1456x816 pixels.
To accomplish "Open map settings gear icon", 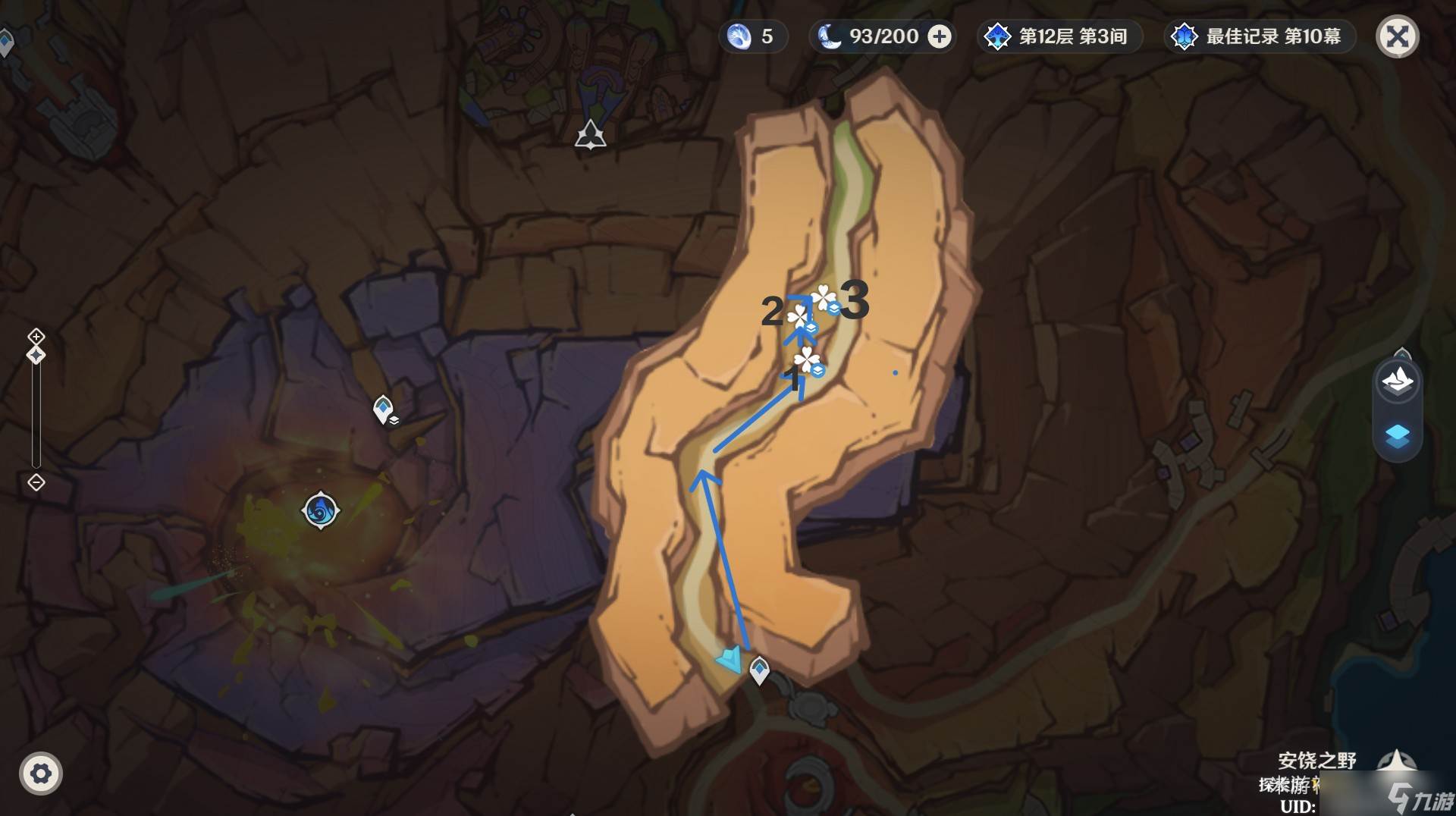I will pyautogui.click(x=40, y=774).
